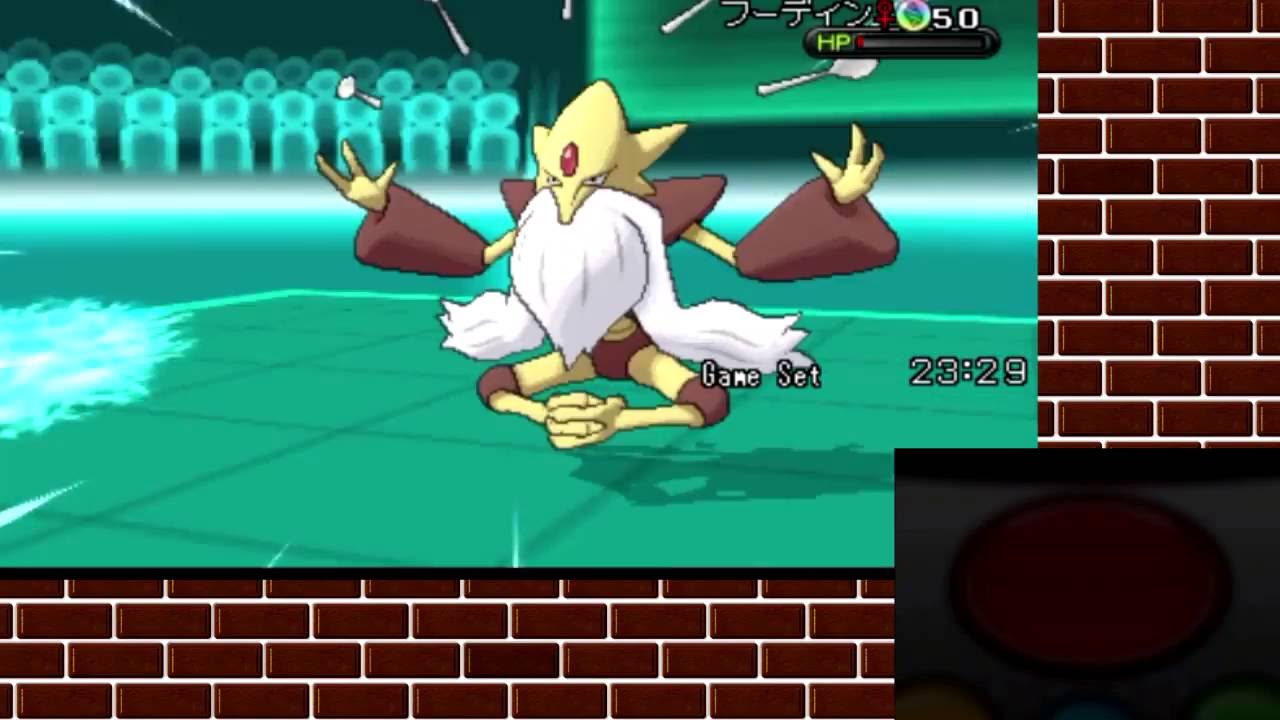1280x720 pixels.
Task: Click the green HP label icon
Action: tap(833, 40)
